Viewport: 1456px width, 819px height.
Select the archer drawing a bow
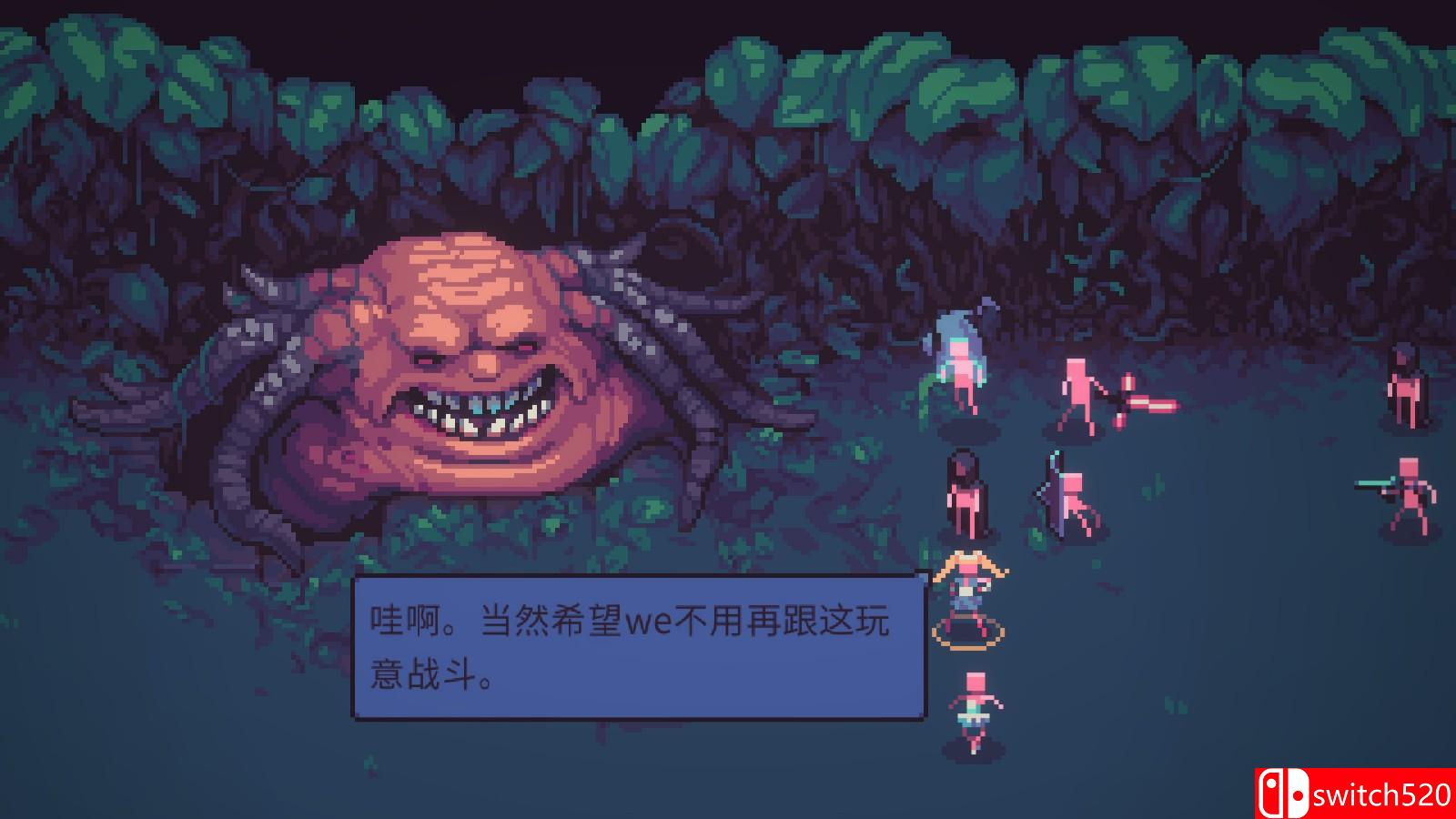pos(1065,496)
